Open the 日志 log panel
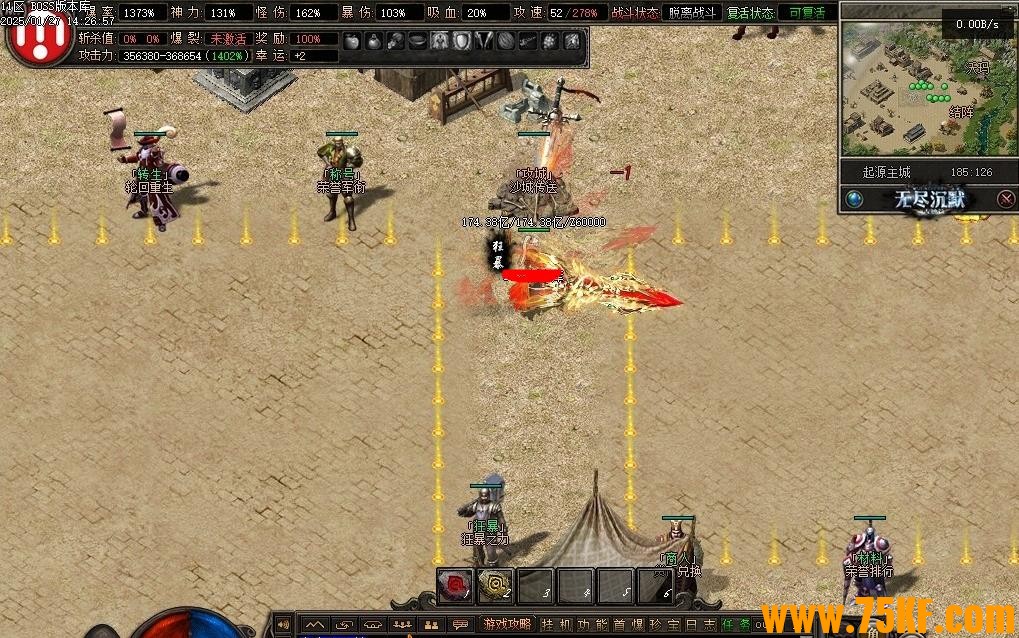1019x638 pixels. (x=699, y=625)
